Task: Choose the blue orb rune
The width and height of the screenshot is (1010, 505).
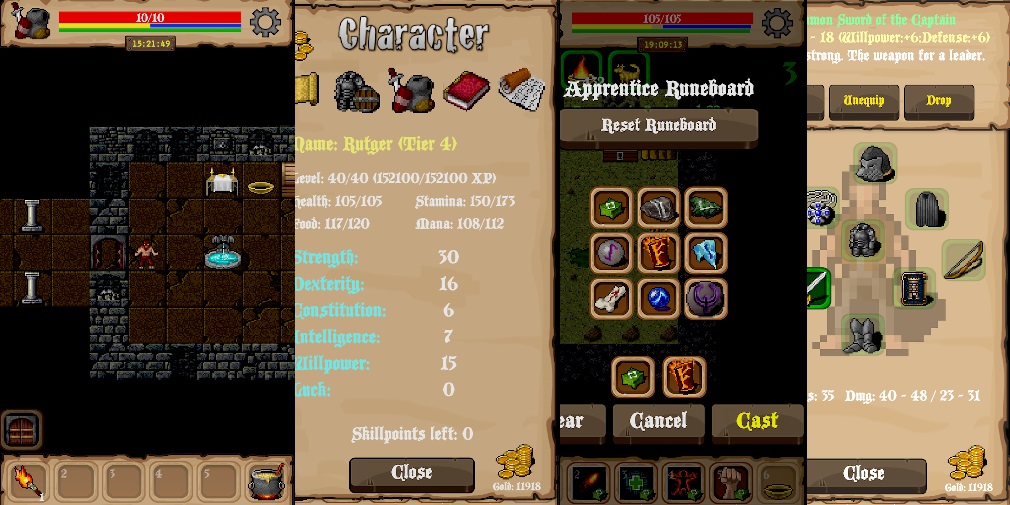Action: click(x=659, y=298)
